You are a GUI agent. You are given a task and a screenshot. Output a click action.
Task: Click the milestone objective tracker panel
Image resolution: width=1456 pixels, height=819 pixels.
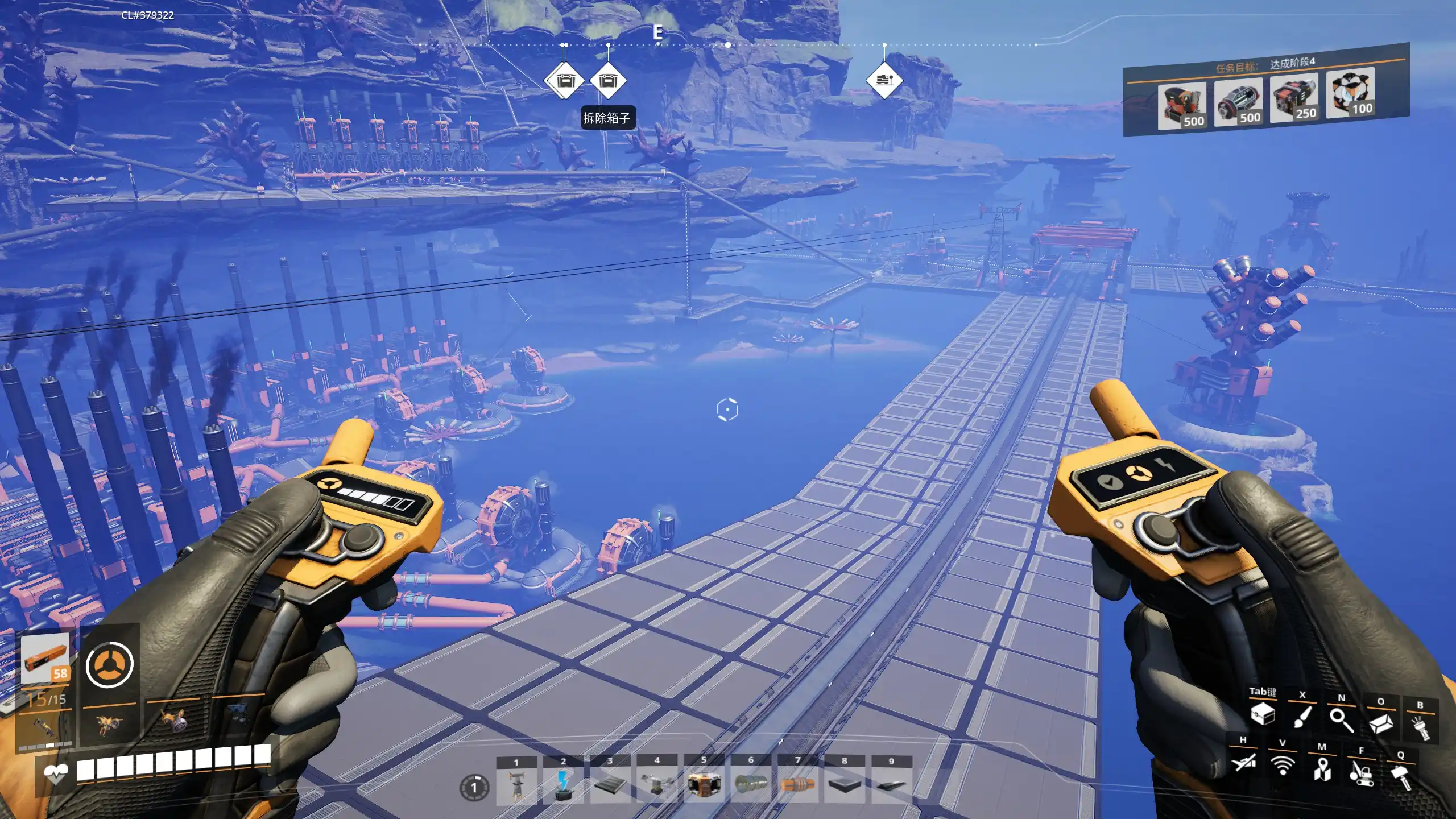pyautogui.click(x=1265, y=91)
